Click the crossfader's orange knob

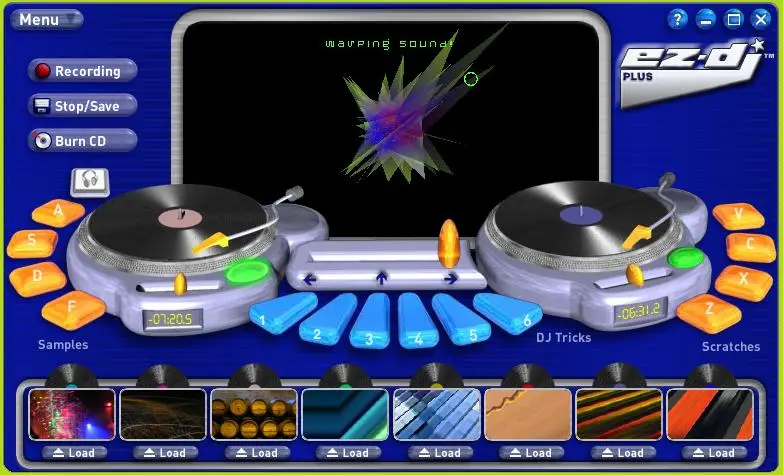coord(449,242)
